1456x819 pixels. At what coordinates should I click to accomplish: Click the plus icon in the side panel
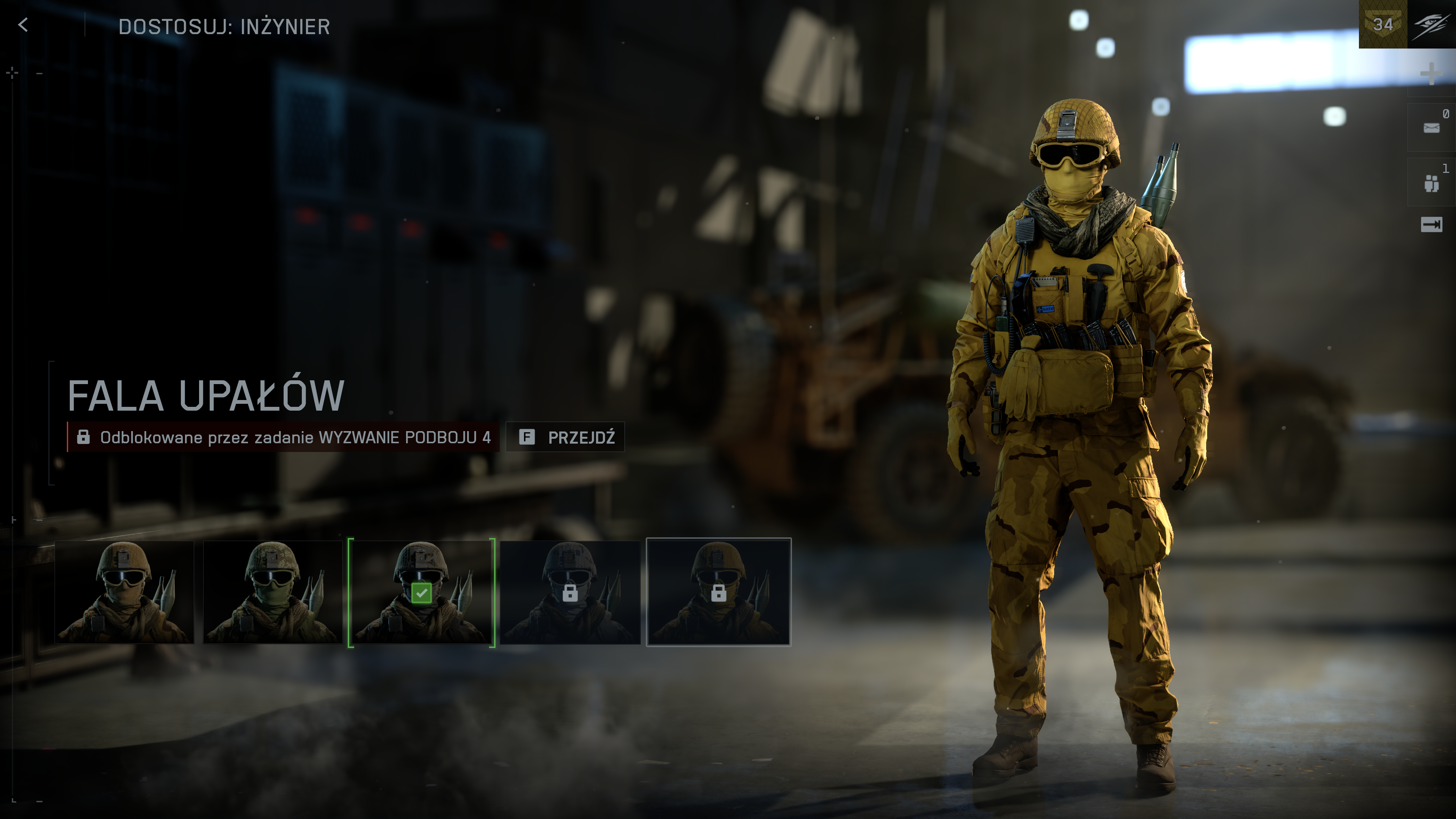pyautogui.click(x=1431, y=74)
